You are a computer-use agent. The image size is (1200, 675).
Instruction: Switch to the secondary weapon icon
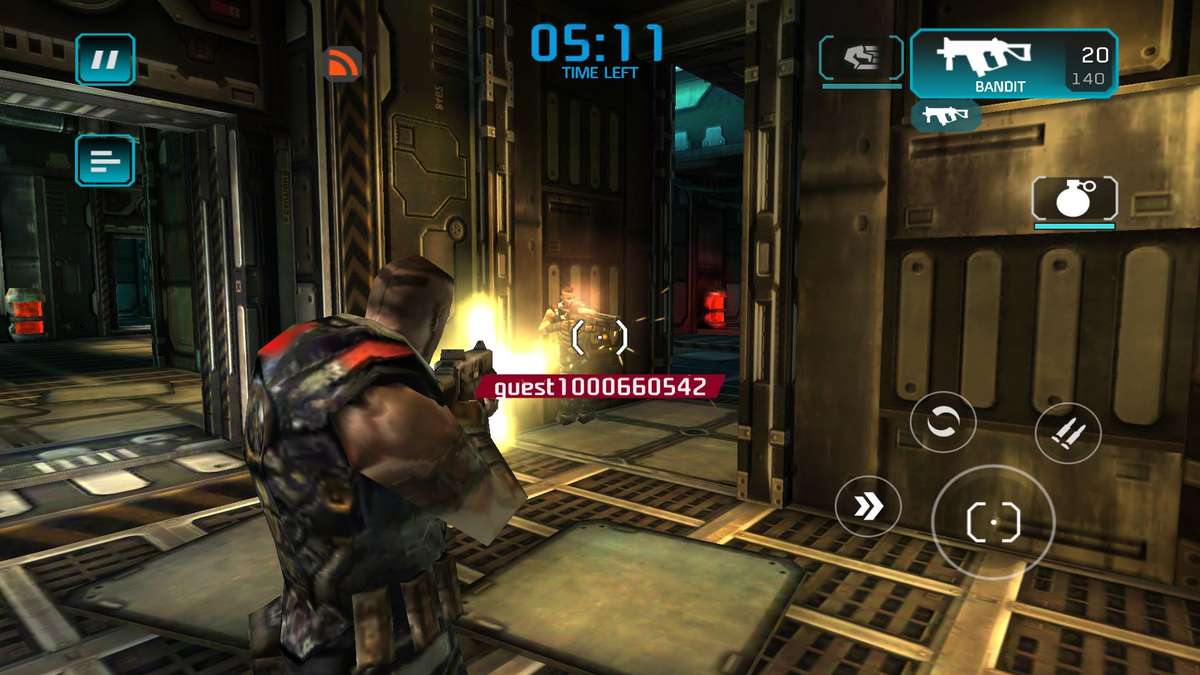pos(945,116)
